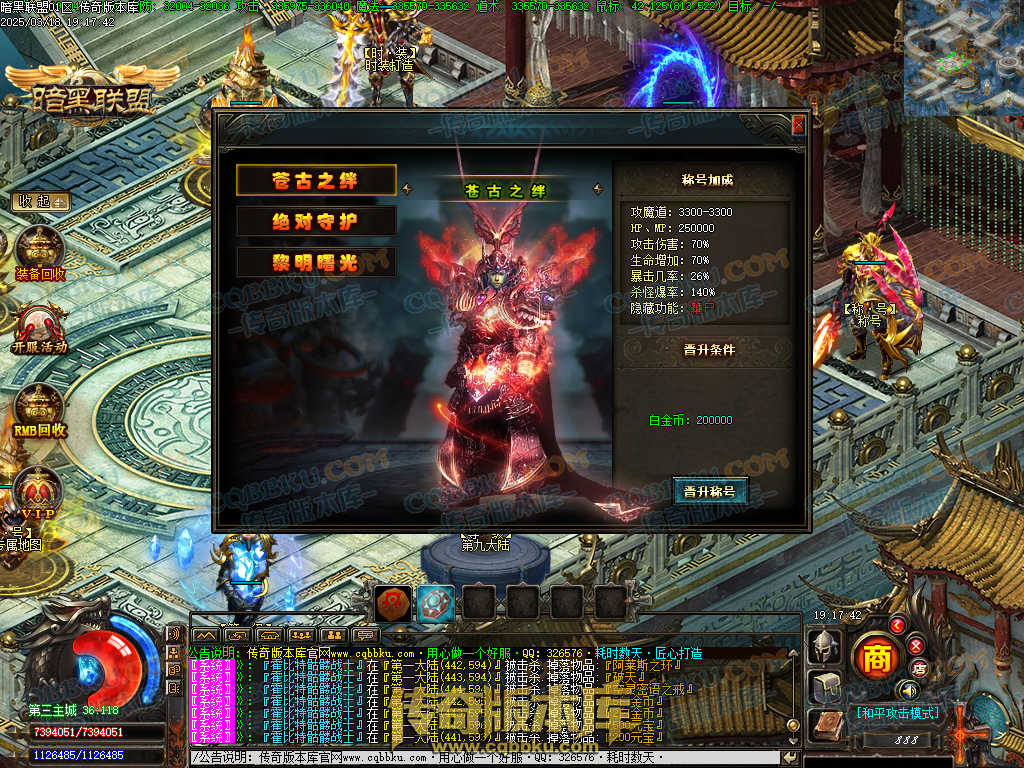Screen dimensions: 1024x768
Task: Toggle the speaker sound icon
Action: tap(909, 690)
